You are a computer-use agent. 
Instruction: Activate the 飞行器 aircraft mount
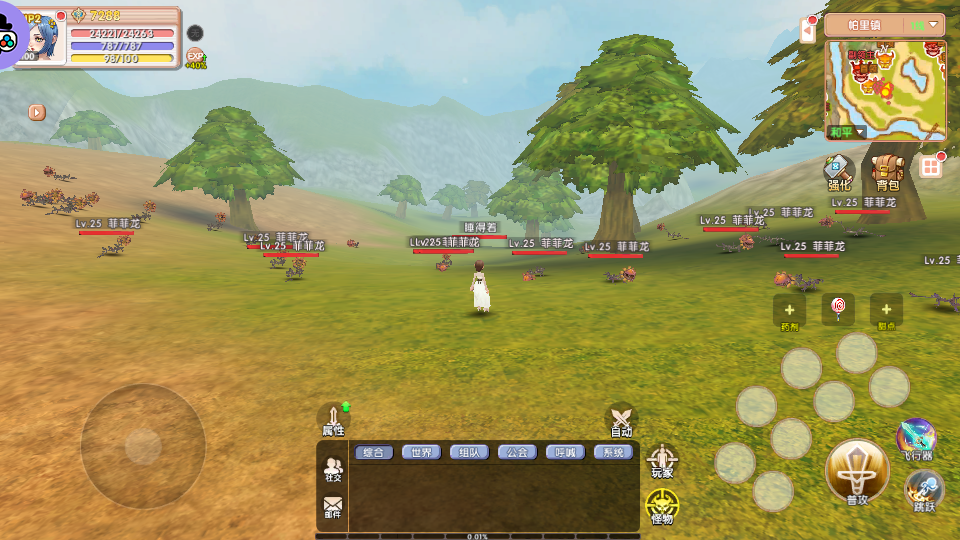pos(916,441)
